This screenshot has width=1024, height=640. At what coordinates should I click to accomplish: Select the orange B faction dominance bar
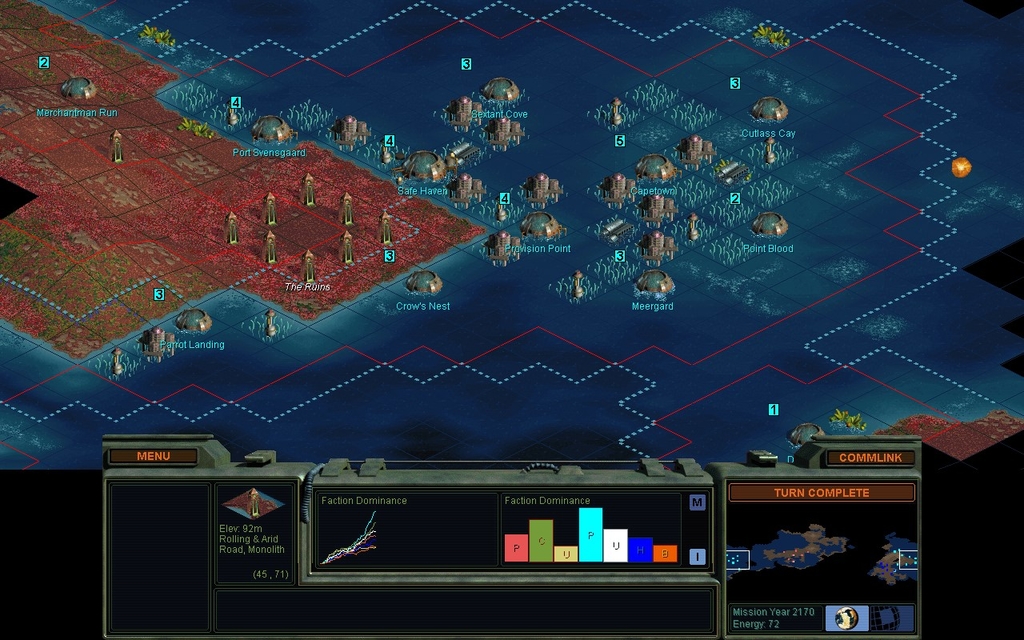pos(665,553)
